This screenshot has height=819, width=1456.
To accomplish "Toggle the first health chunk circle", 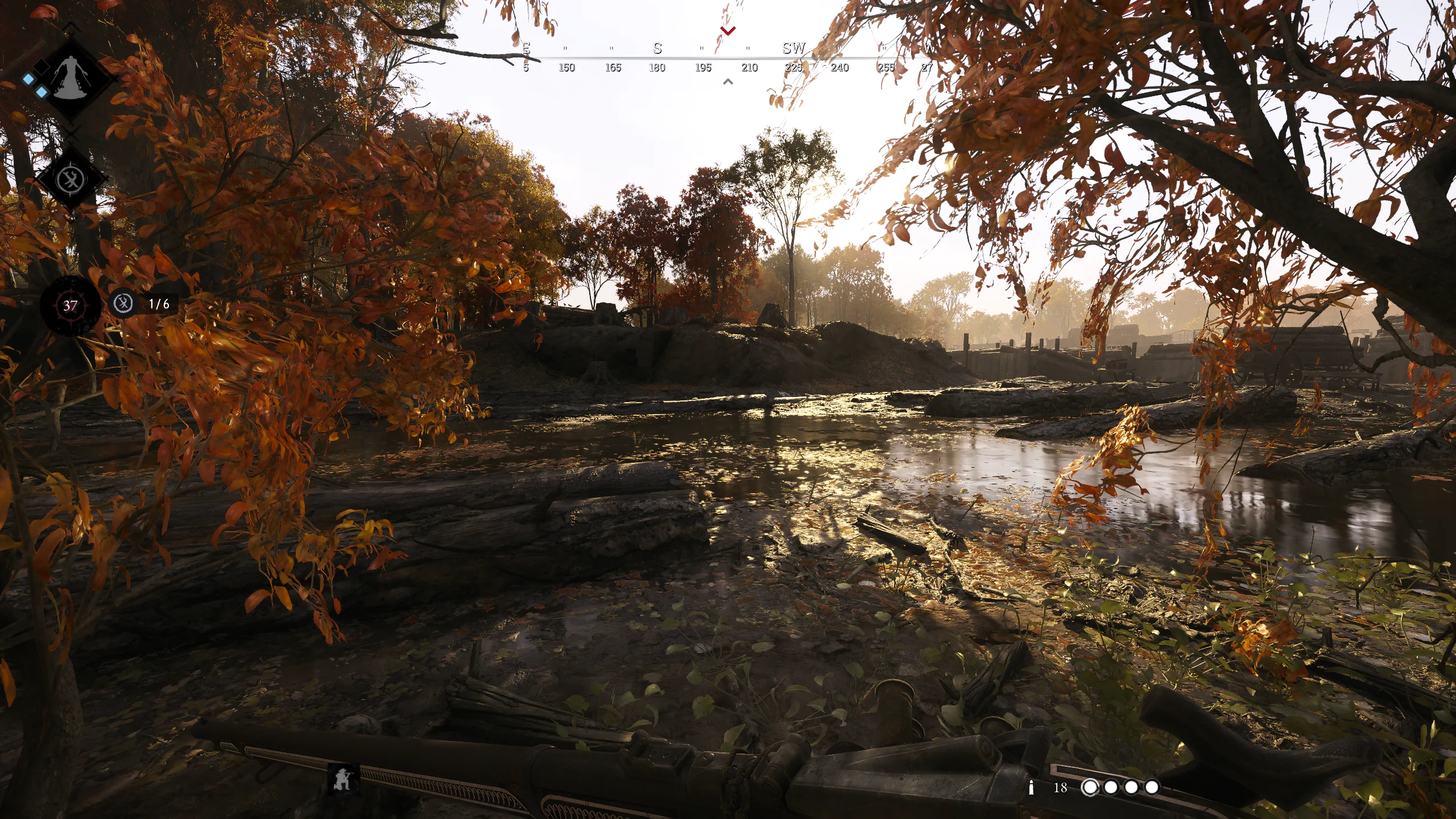I will (1090, 787).
